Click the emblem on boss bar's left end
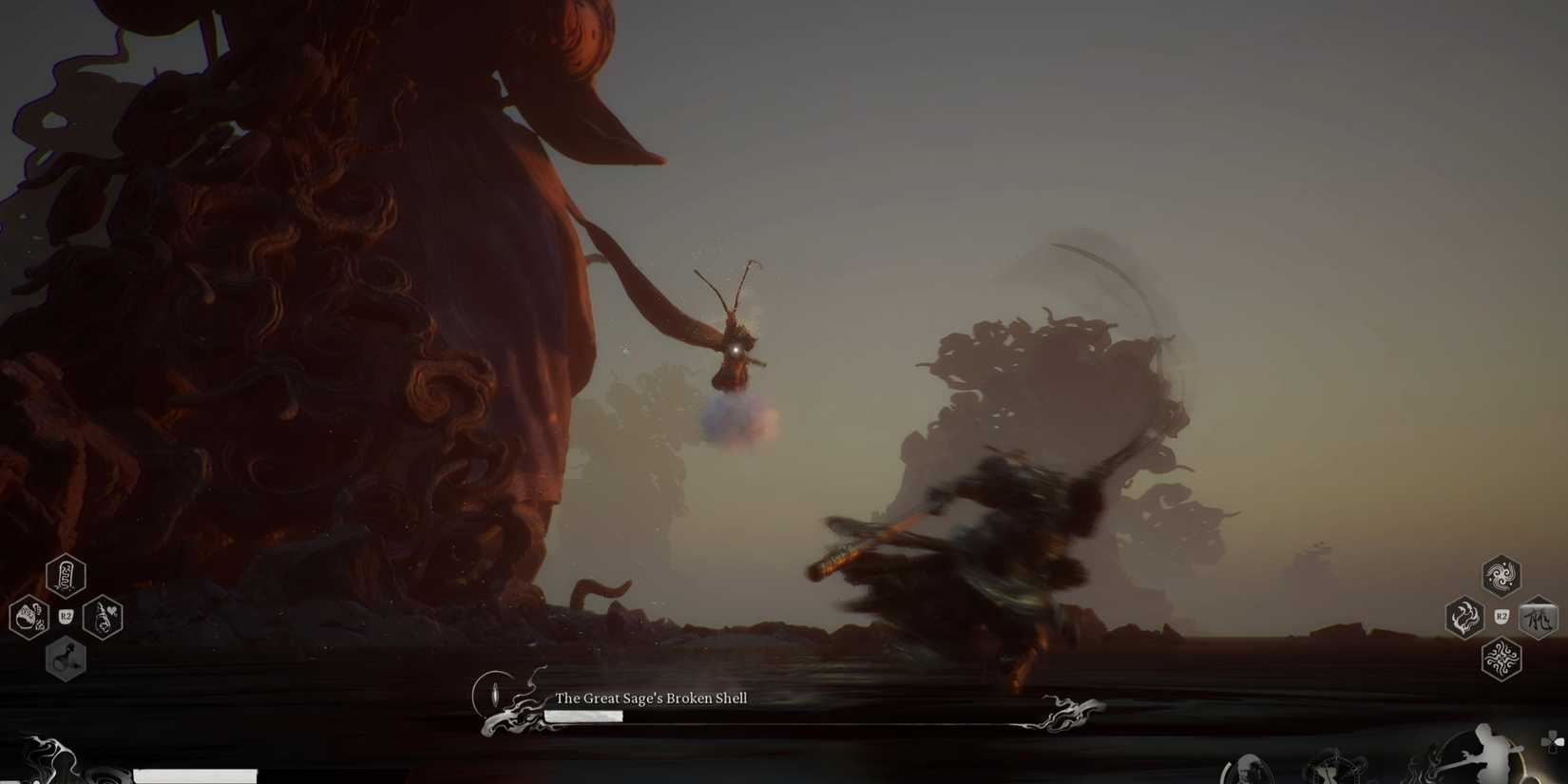1568x784 pixels. (x=494, y=694)
